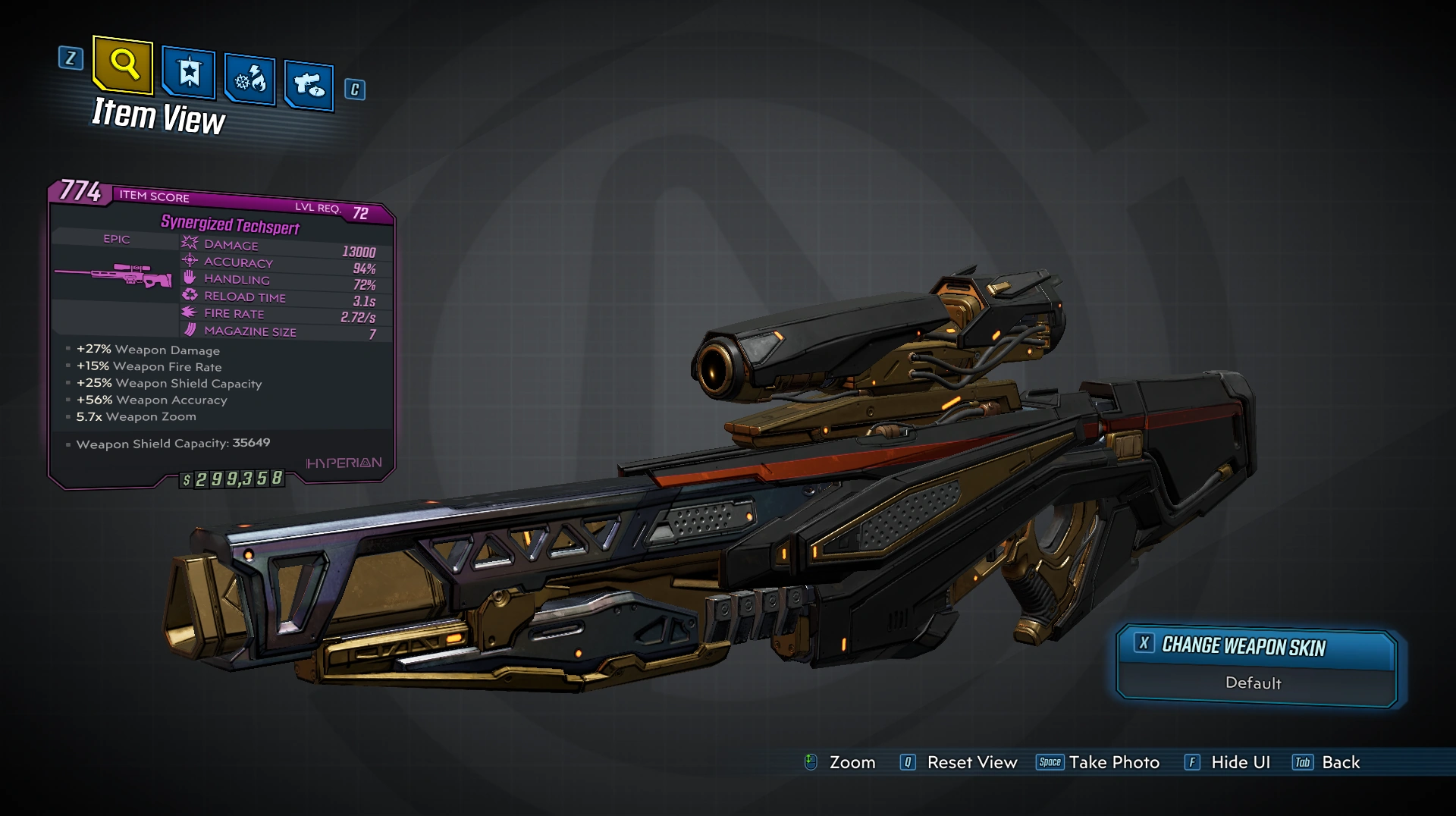Click the Change Weapon Skin button
The height and width of the screenshot is (816, 1456).
coord(1255,647)
